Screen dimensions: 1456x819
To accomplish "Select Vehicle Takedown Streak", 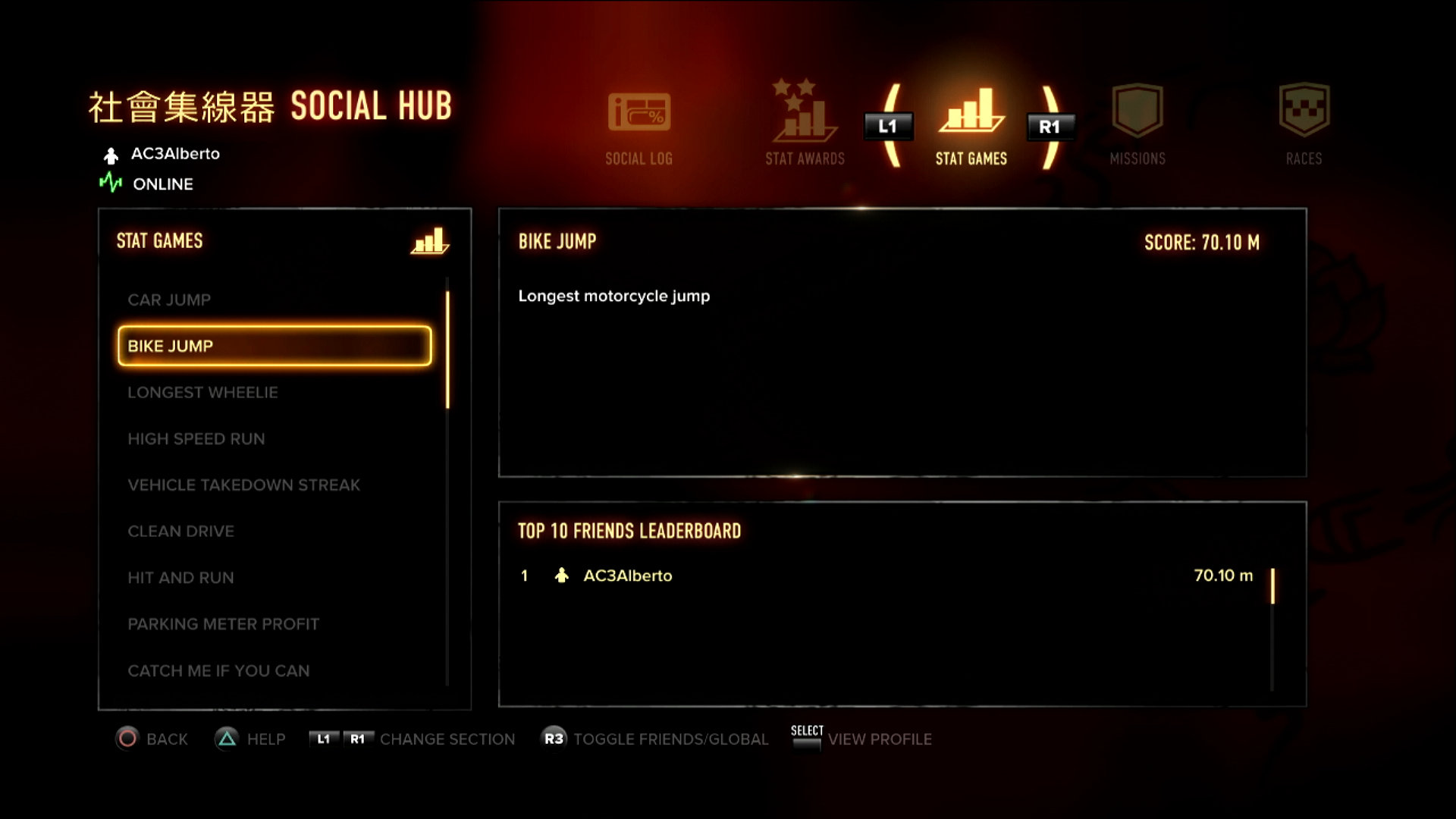I will click(243, 485).
